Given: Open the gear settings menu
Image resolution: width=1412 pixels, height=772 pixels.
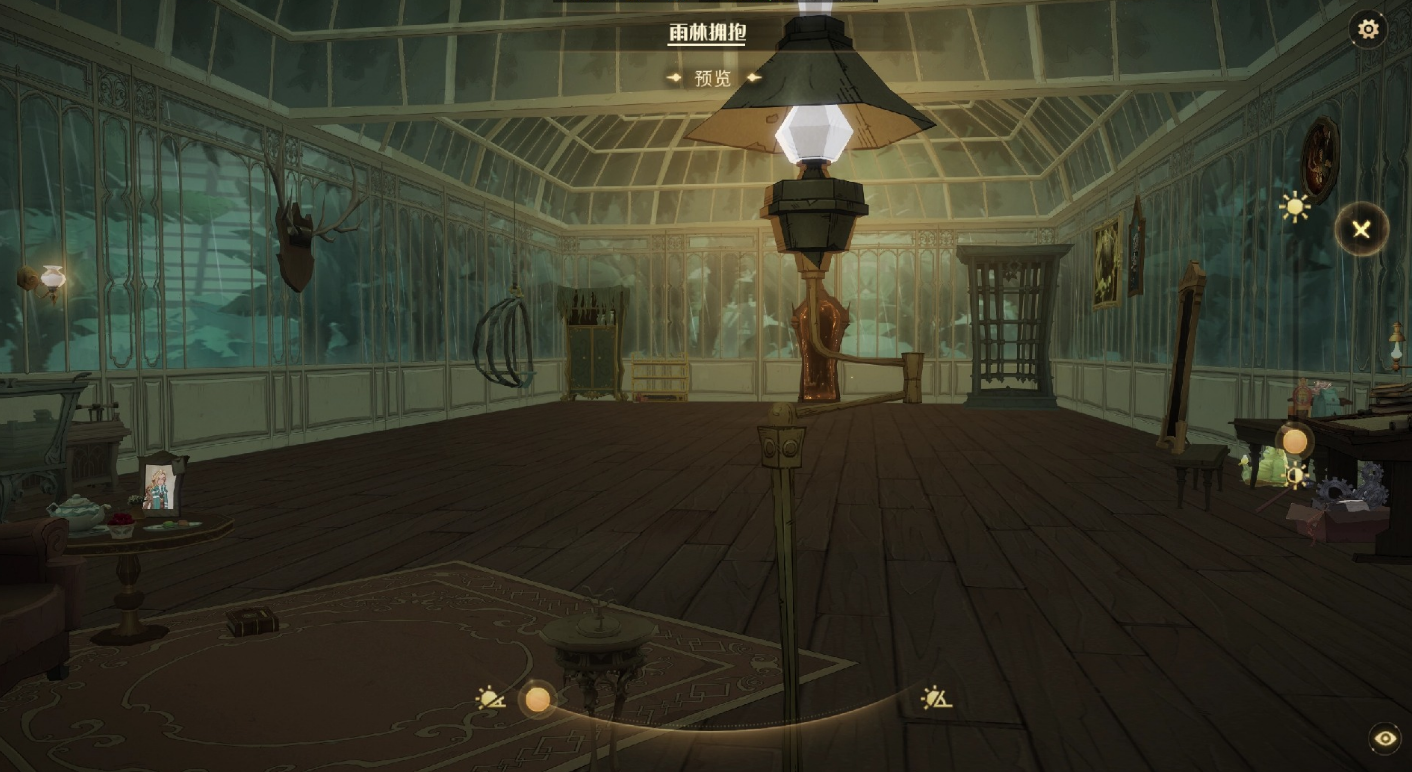Looking at the screenshot, I should tap(1368, 29).
